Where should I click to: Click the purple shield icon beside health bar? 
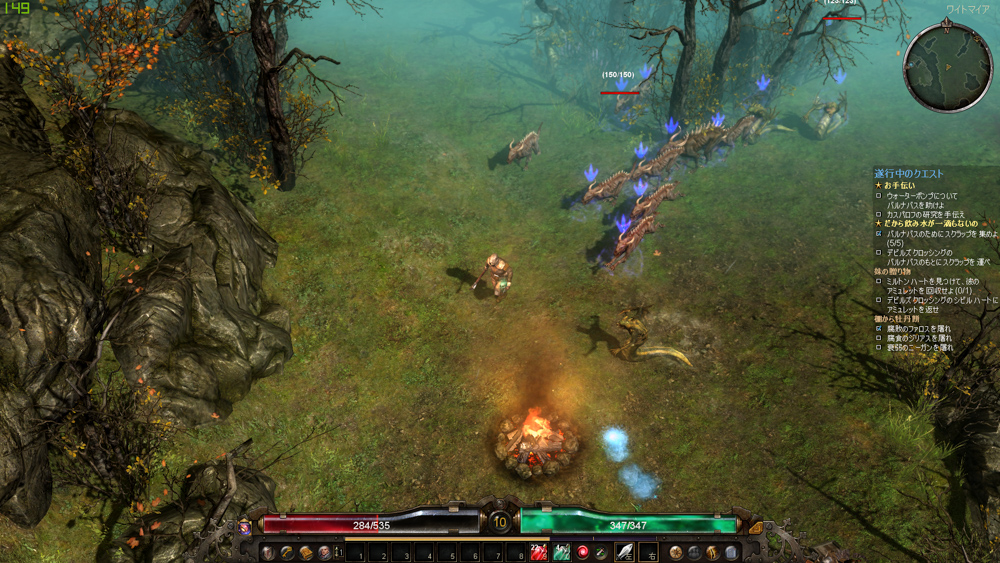pos(245,526)
